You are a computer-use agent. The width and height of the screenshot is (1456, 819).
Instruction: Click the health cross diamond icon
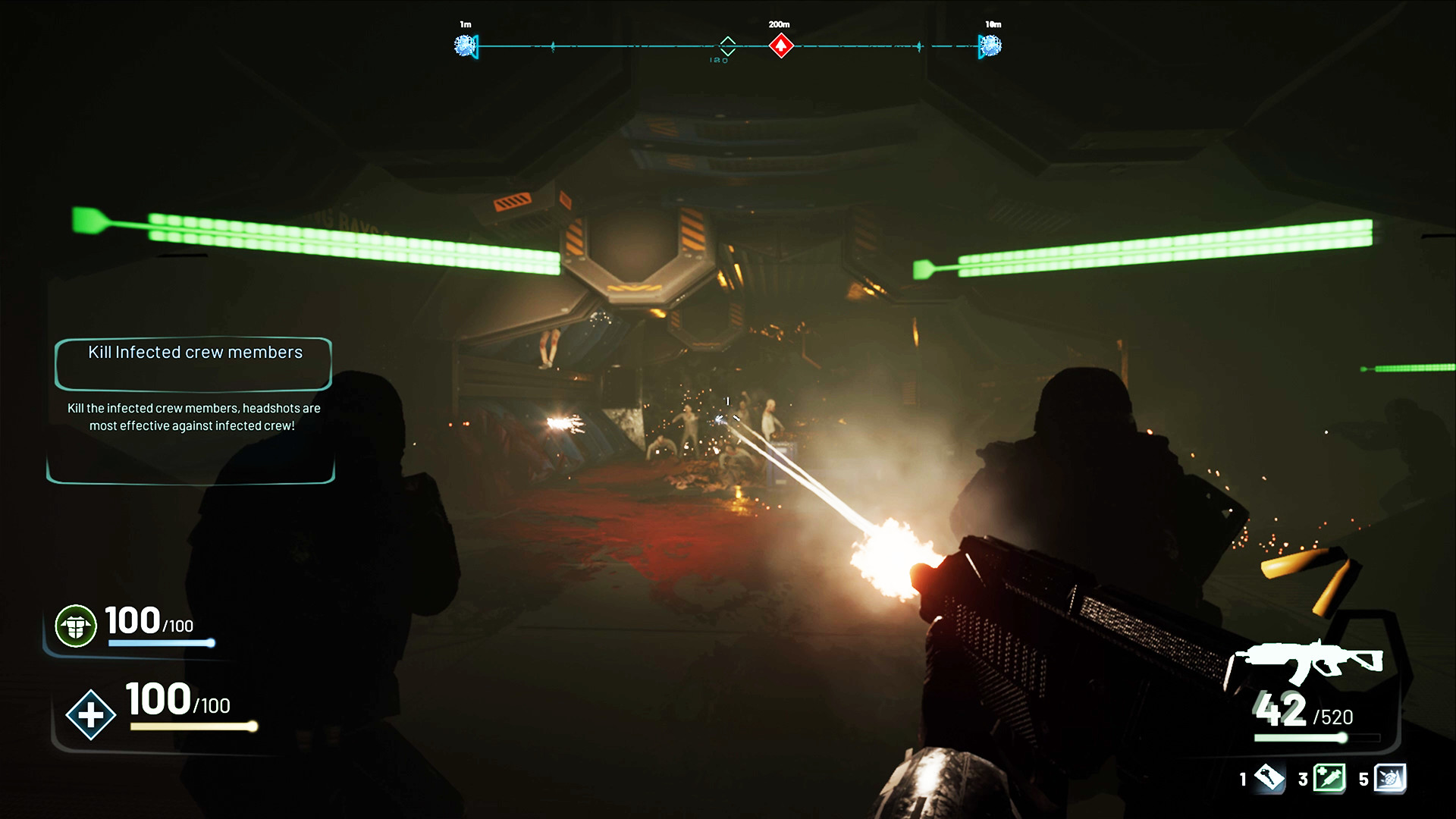pos(90,714)
